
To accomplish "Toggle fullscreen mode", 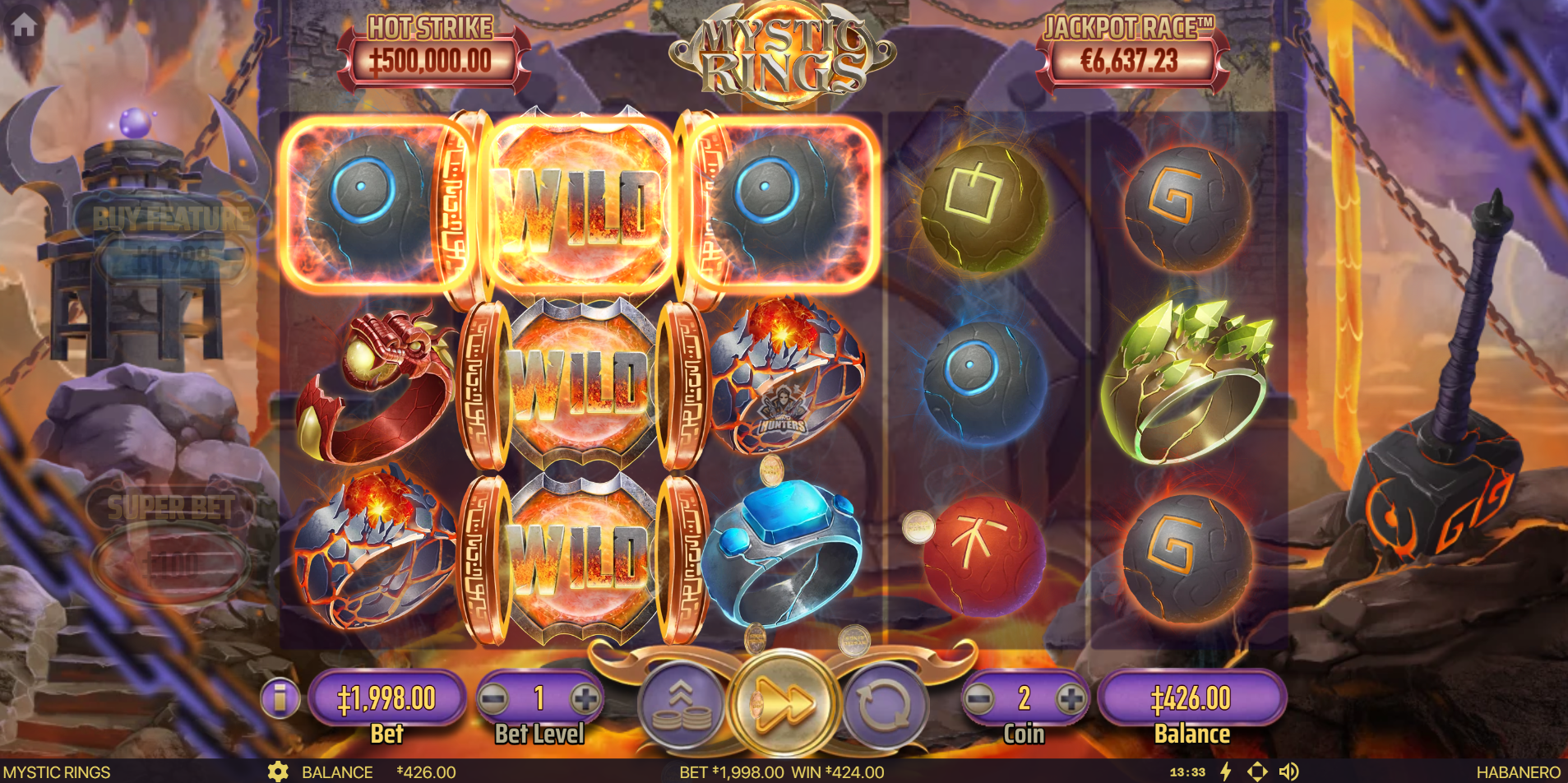I will [x=1257, y=771].
